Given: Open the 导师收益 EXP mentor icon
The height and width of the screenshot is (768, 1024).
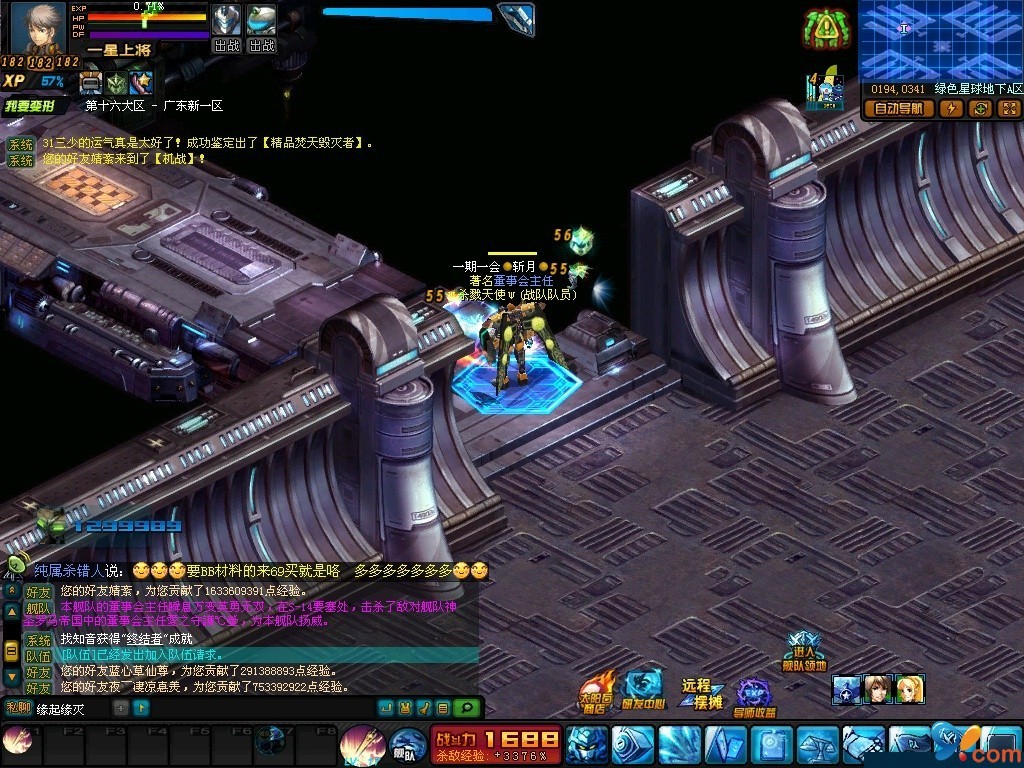Looking at the screenshot, I should (755, 697).
